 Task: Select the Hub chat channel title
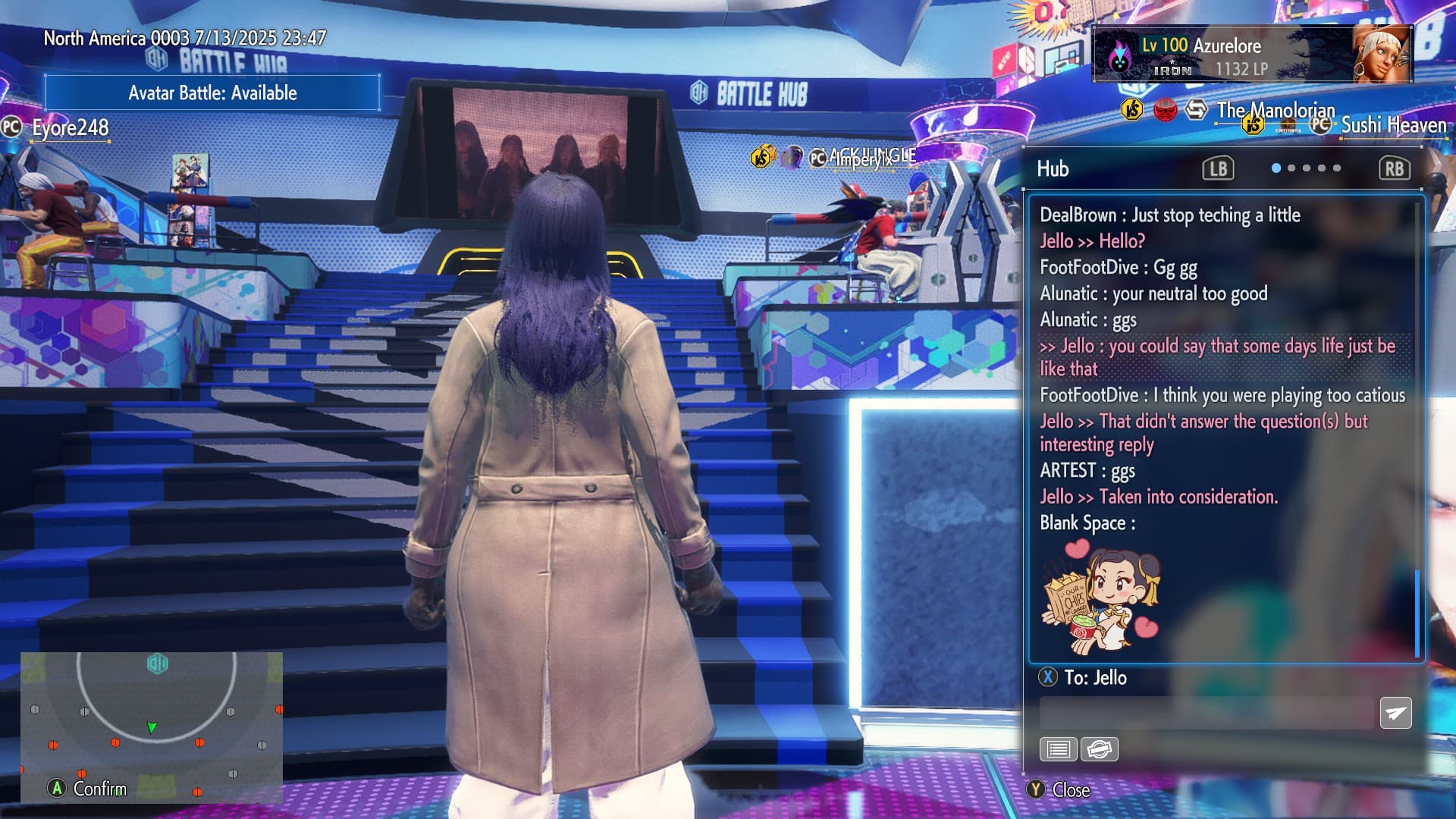coord(1053,168)
